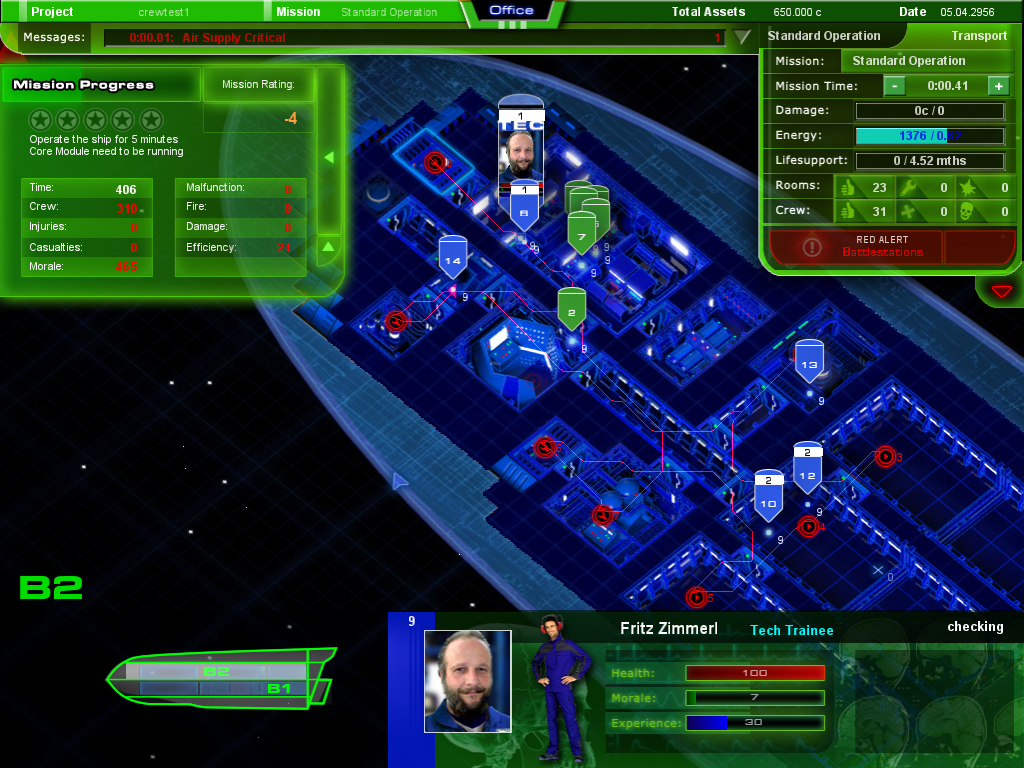Viewport: 1024px width, 768px height.
Task: Increase mission time with plus button
Action: pyautogui.click(x=998, y=86)
